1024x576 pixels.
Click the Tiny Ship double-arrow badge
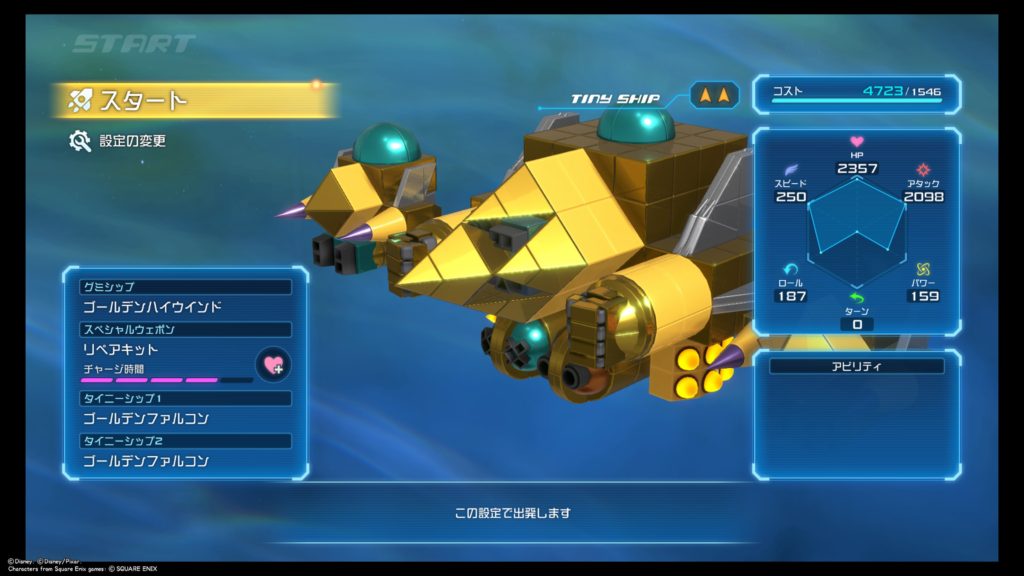pos(715,96)
